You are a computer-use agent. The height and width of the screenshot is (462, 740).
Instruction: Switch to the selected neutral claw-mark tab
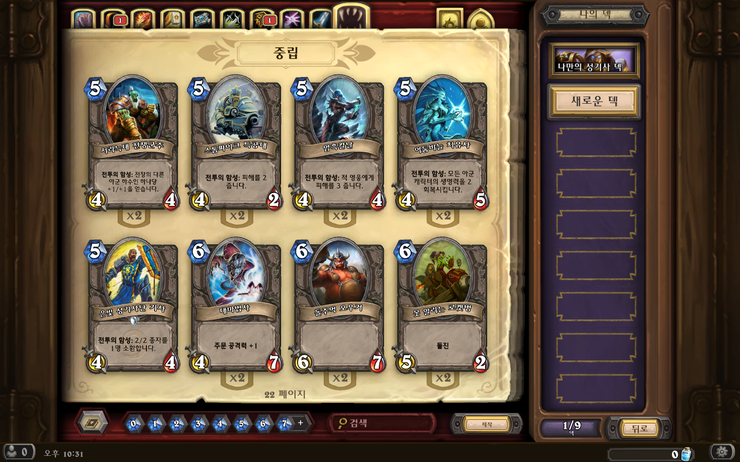pos(351,17)
